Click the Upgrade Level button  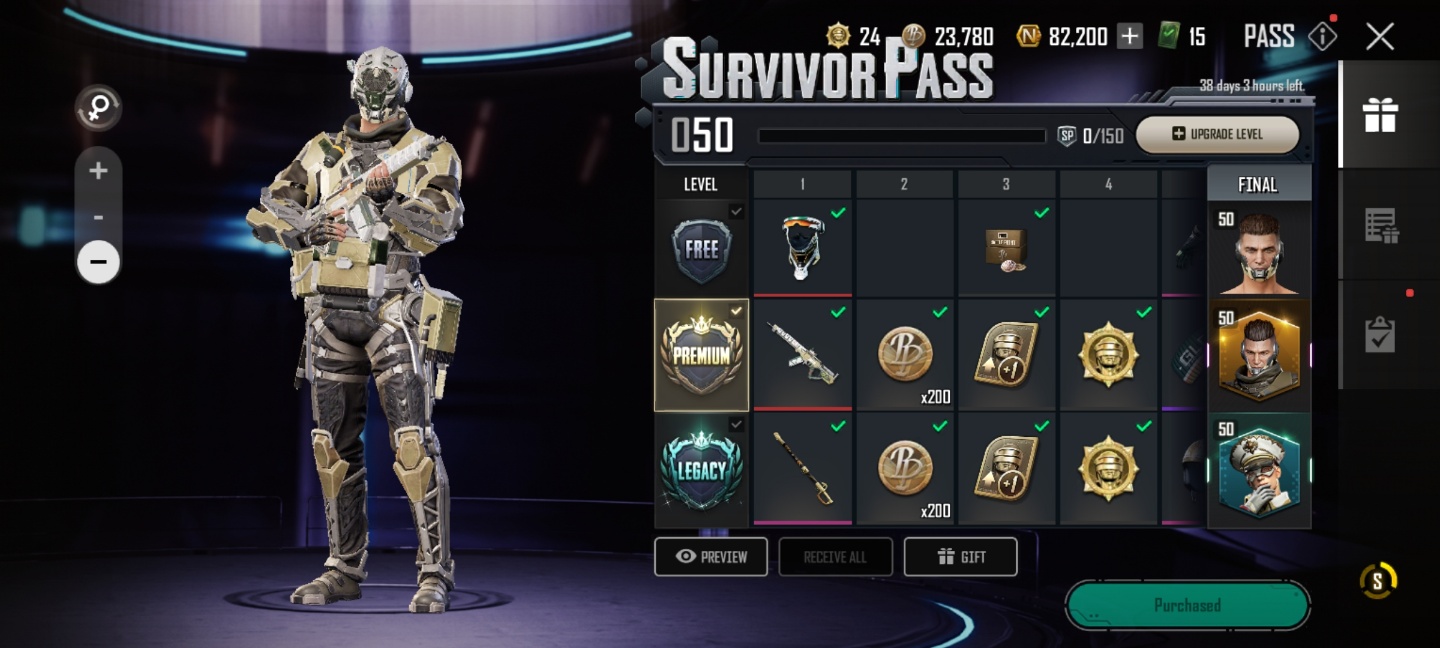click(1217, 134)
